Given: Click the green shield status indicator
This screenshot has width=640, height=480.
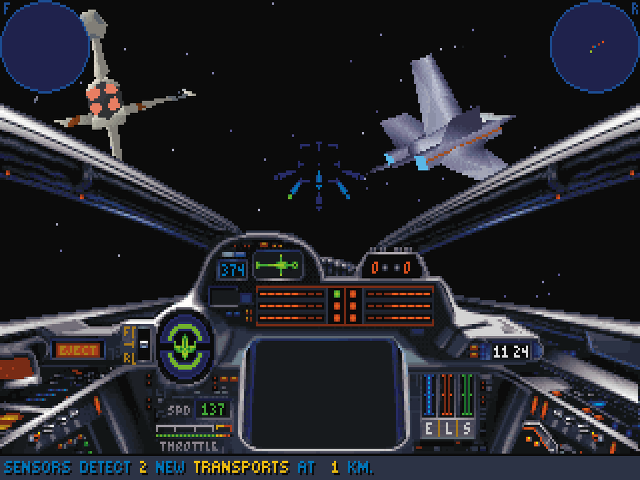Looking at the screenshot, I should 186,343.
